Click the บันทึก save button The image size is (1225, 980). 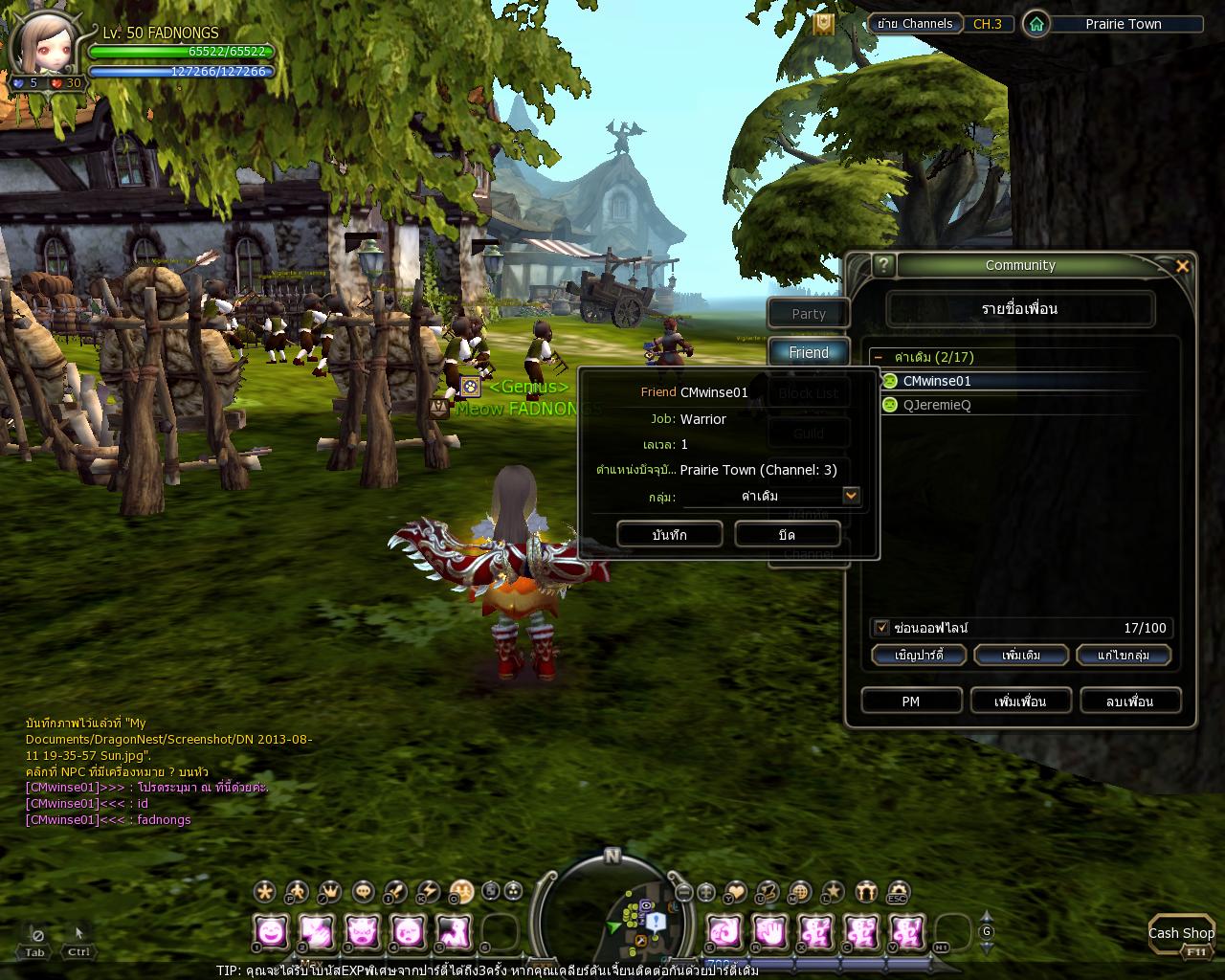669,535
